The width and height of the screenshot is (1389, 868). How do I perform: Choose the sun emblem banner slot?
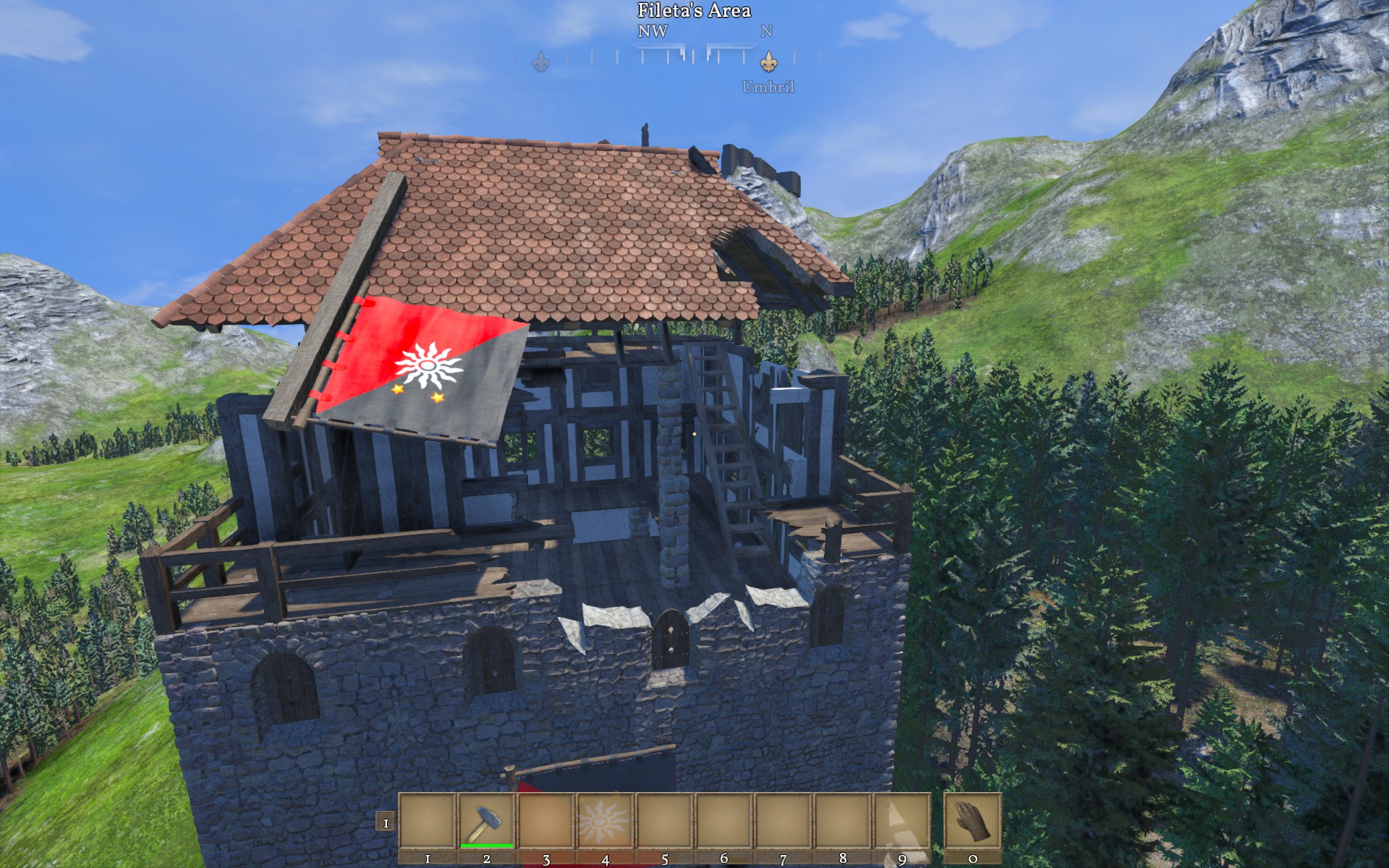click(605, 822)
